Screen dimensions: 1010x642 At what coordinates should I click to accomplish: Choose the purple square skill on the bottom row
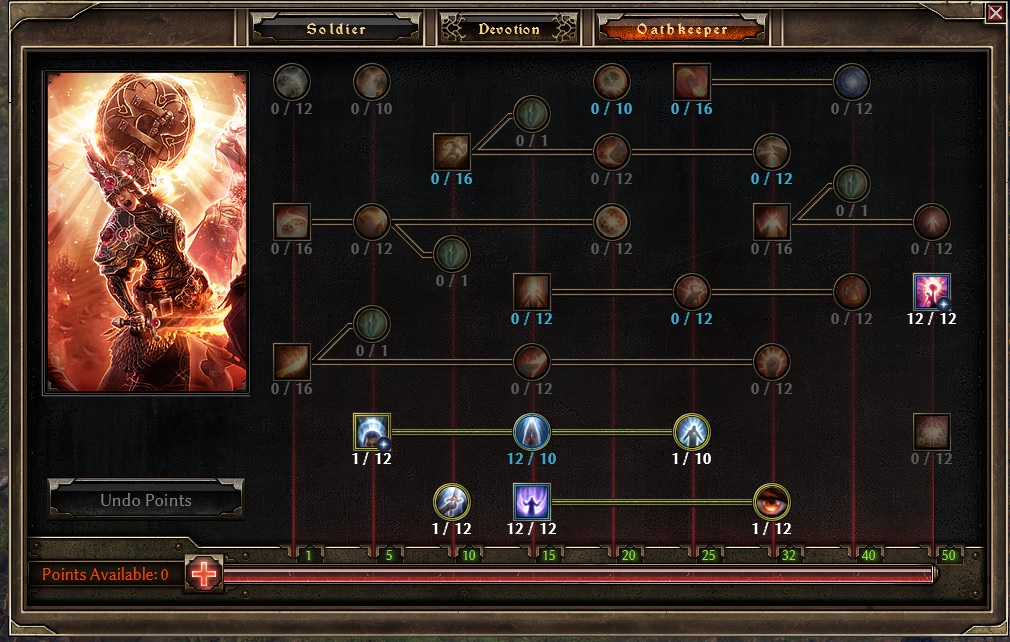tap(532, 502)
